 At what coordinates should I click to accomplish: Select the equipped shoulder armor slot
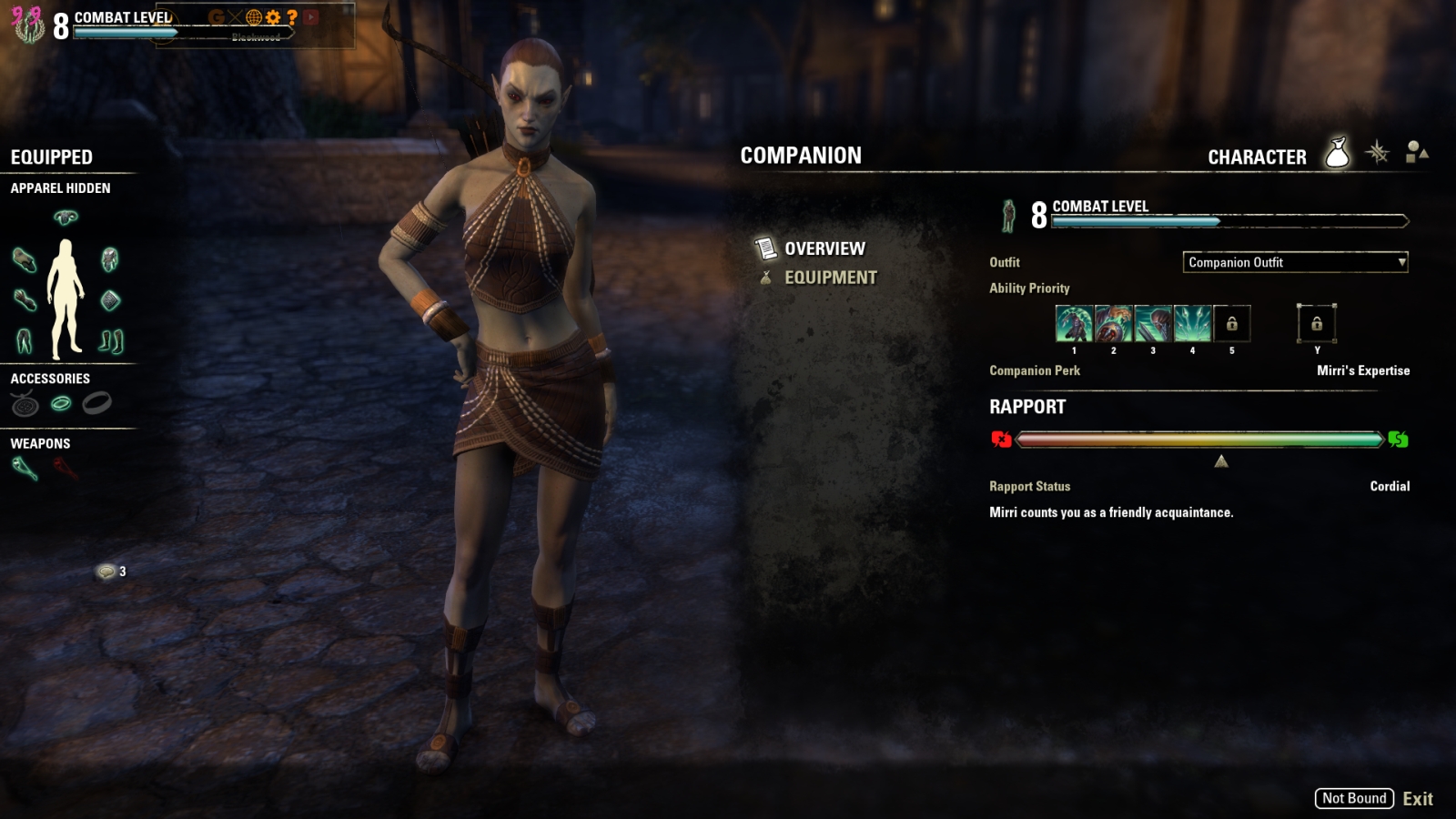coord(24,259)
